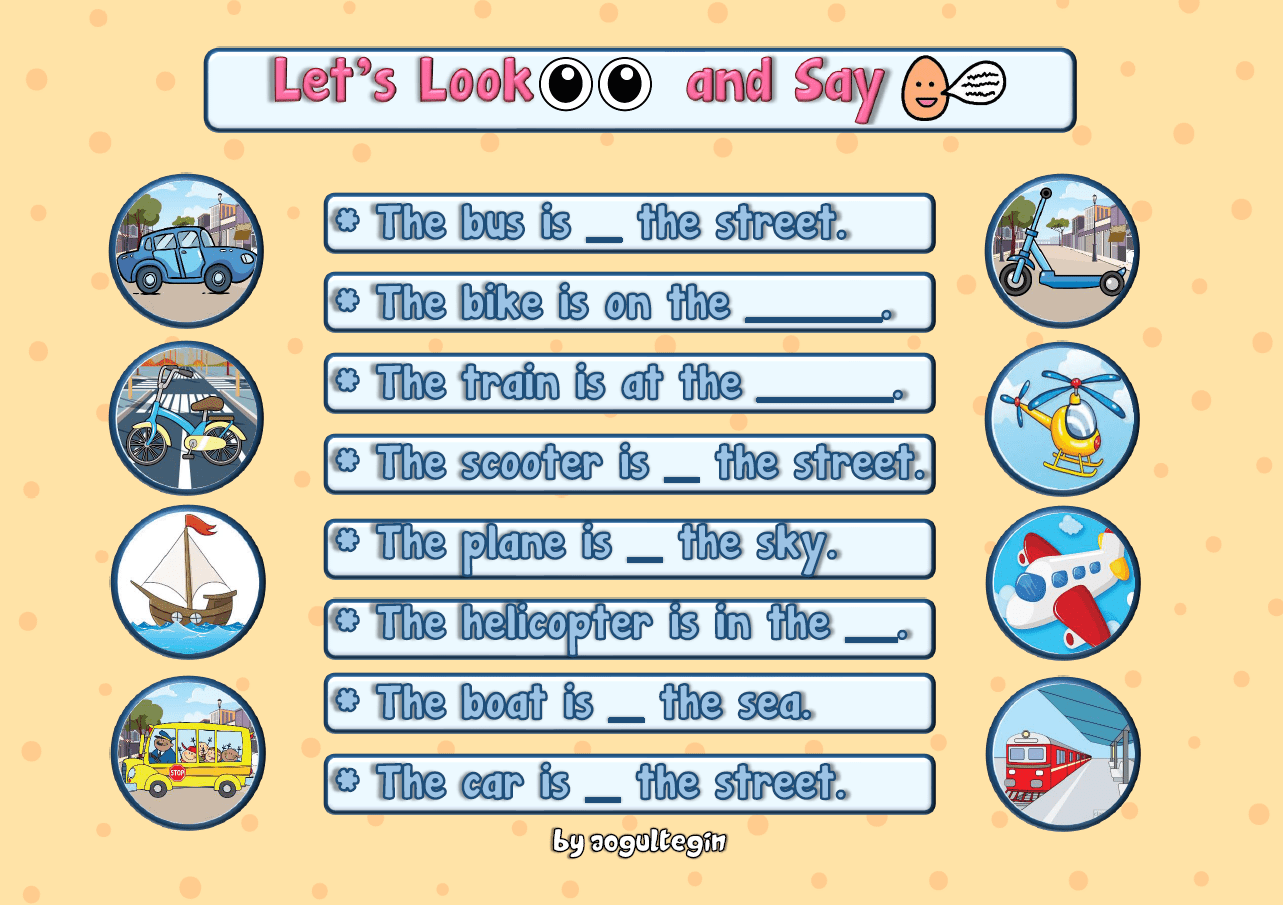Image resolution: width=1283 pixels, height=905 pixels.
Task: Select the blue car picture
Action: coord(185,251)
